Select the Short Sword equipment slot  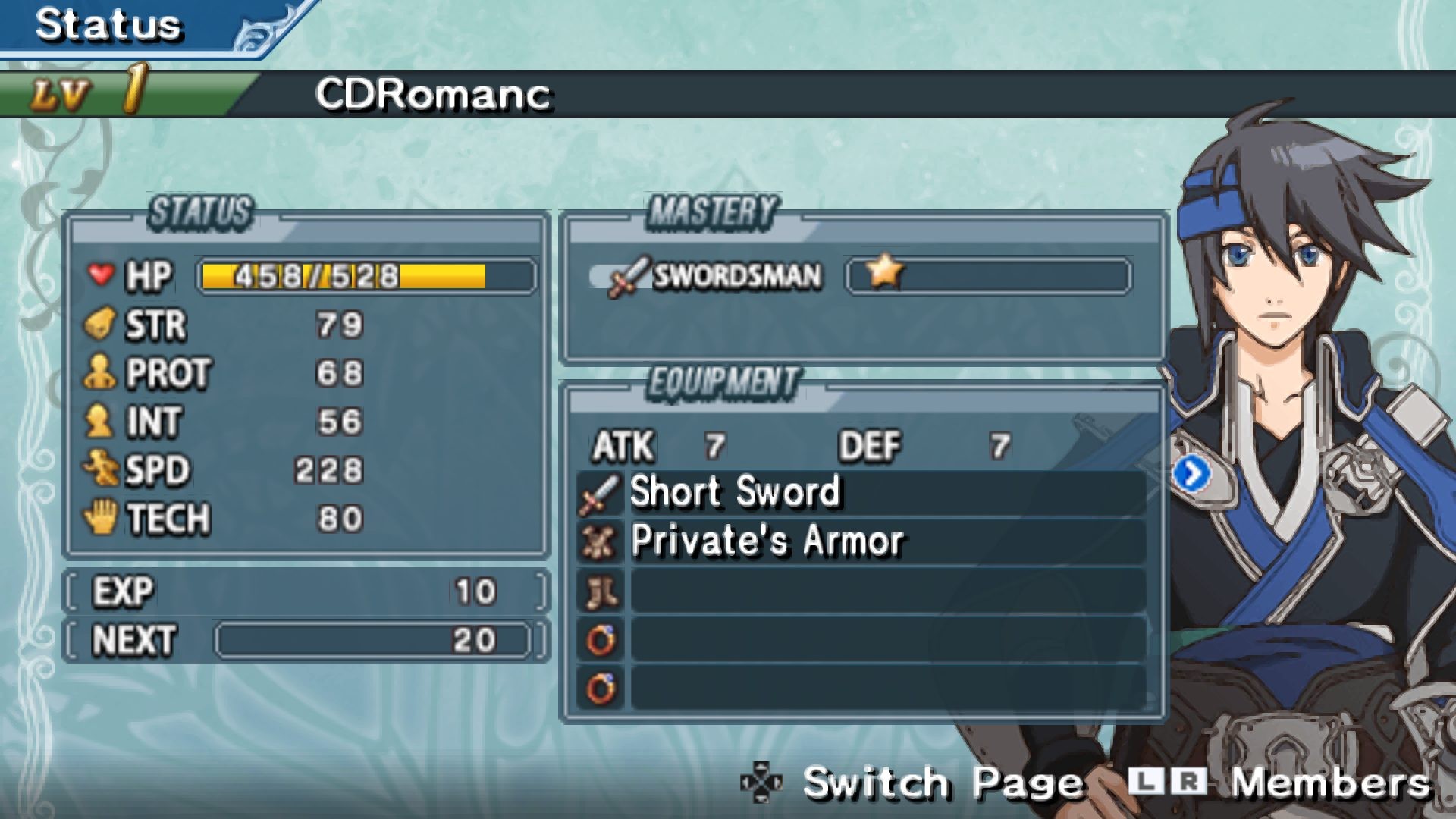[861, 492]
